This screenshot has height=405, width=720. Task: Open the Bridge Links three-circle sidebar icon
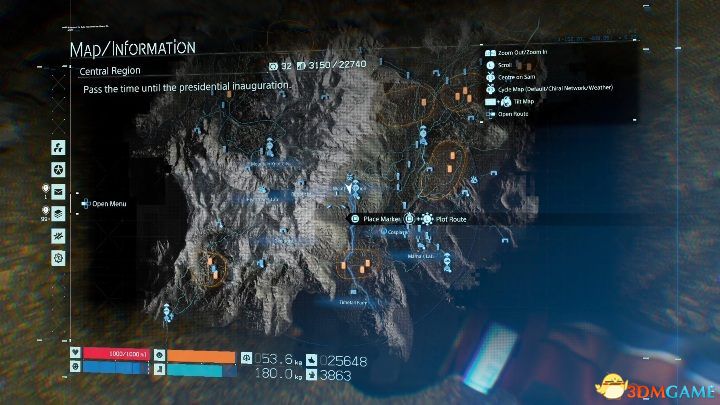[58, 145]
